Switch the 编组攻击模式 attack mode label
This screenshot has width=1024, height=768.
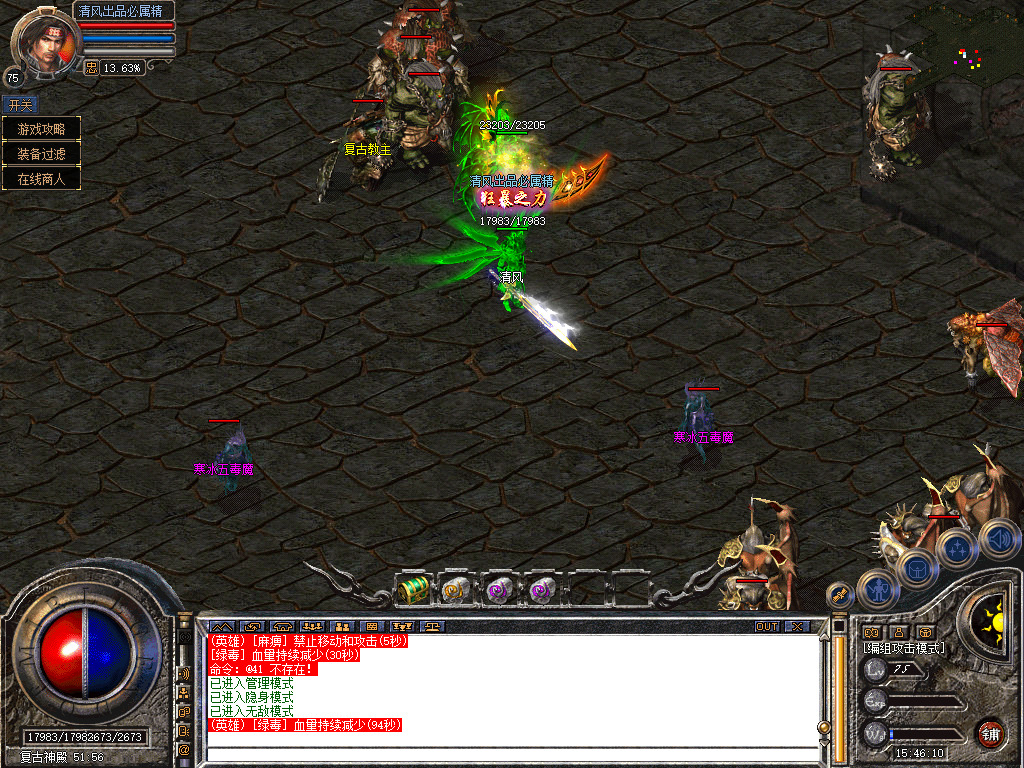click(904, 648)
